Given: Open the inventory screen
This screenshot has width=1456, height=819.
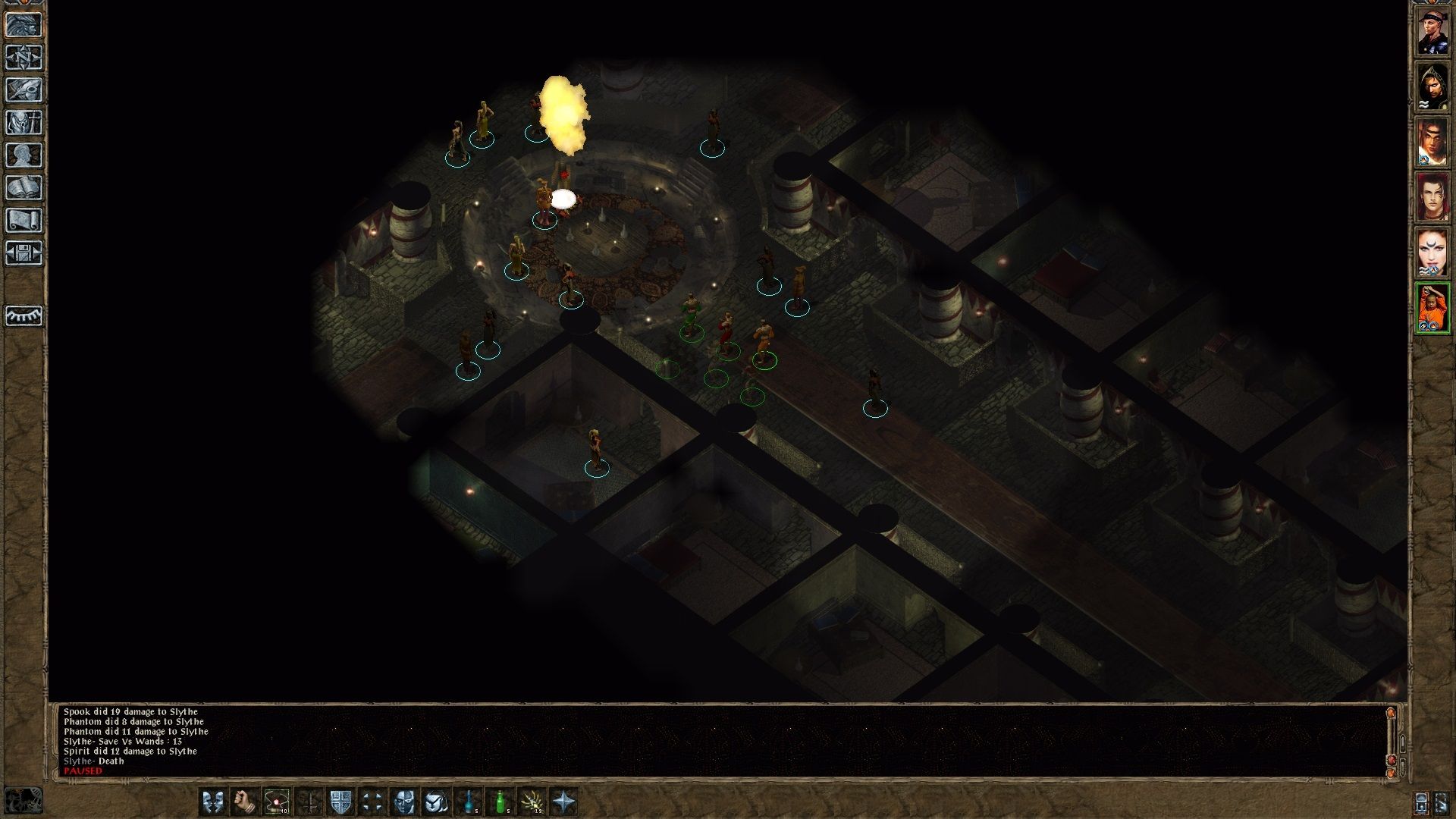Looking at the screenshot, I should tap(24, 123).
